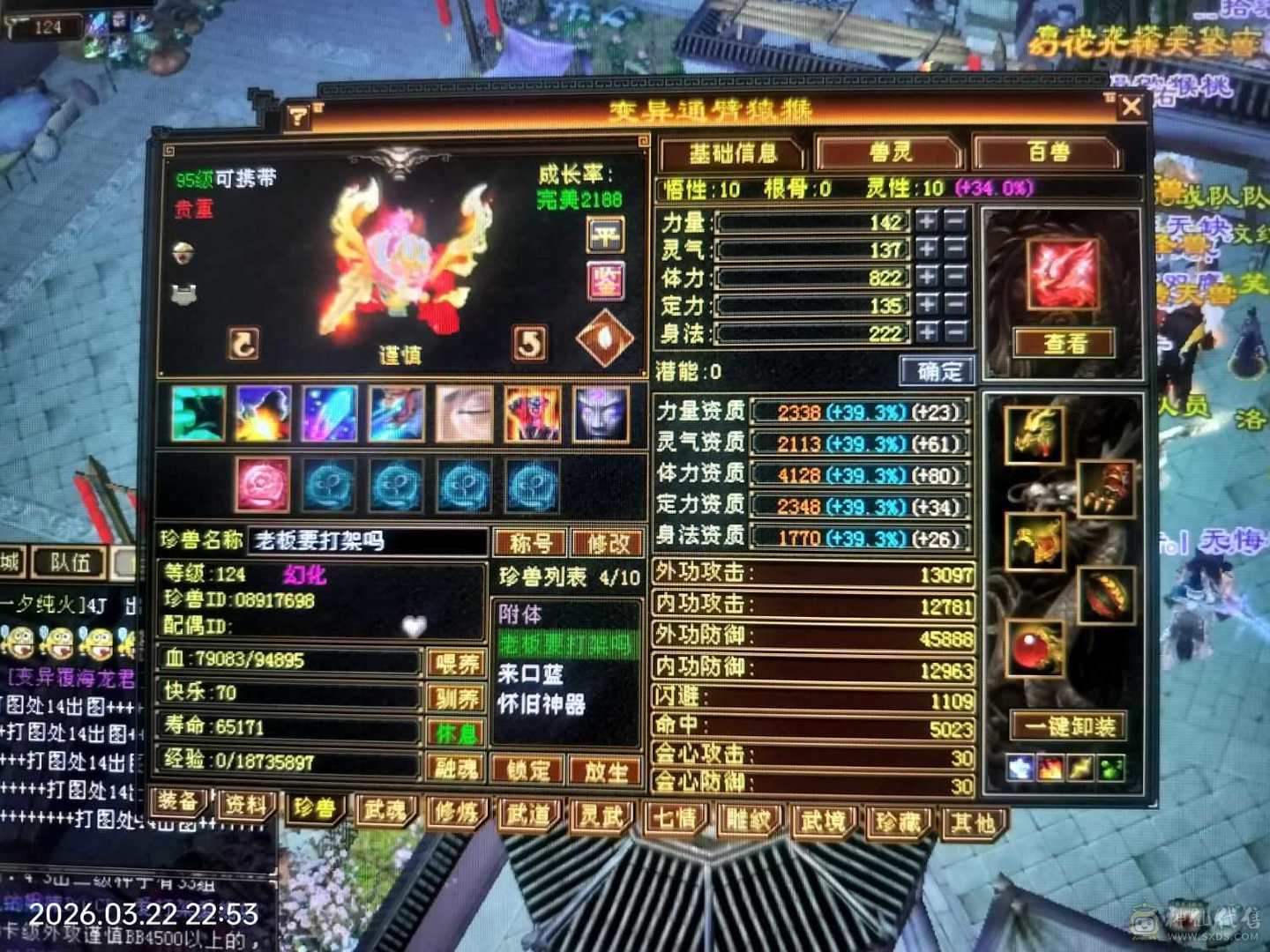Viewport: 1270px width, 952px height.
Task: Switch to the 兽灵 tab
Action: pos(891,152)
